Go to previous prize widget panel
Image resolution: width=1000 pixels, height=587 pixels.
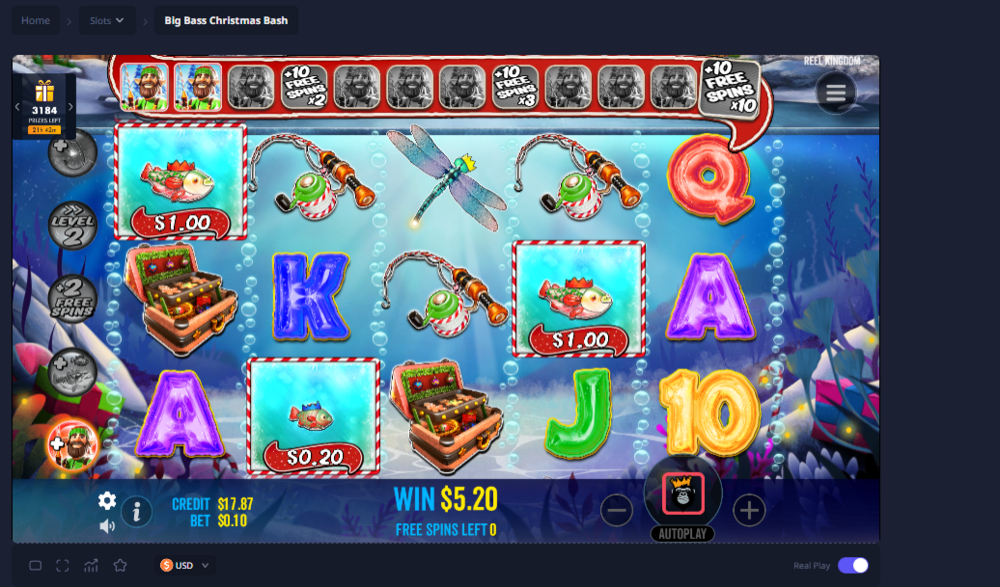pyautogui.click(x=17, y=107)
